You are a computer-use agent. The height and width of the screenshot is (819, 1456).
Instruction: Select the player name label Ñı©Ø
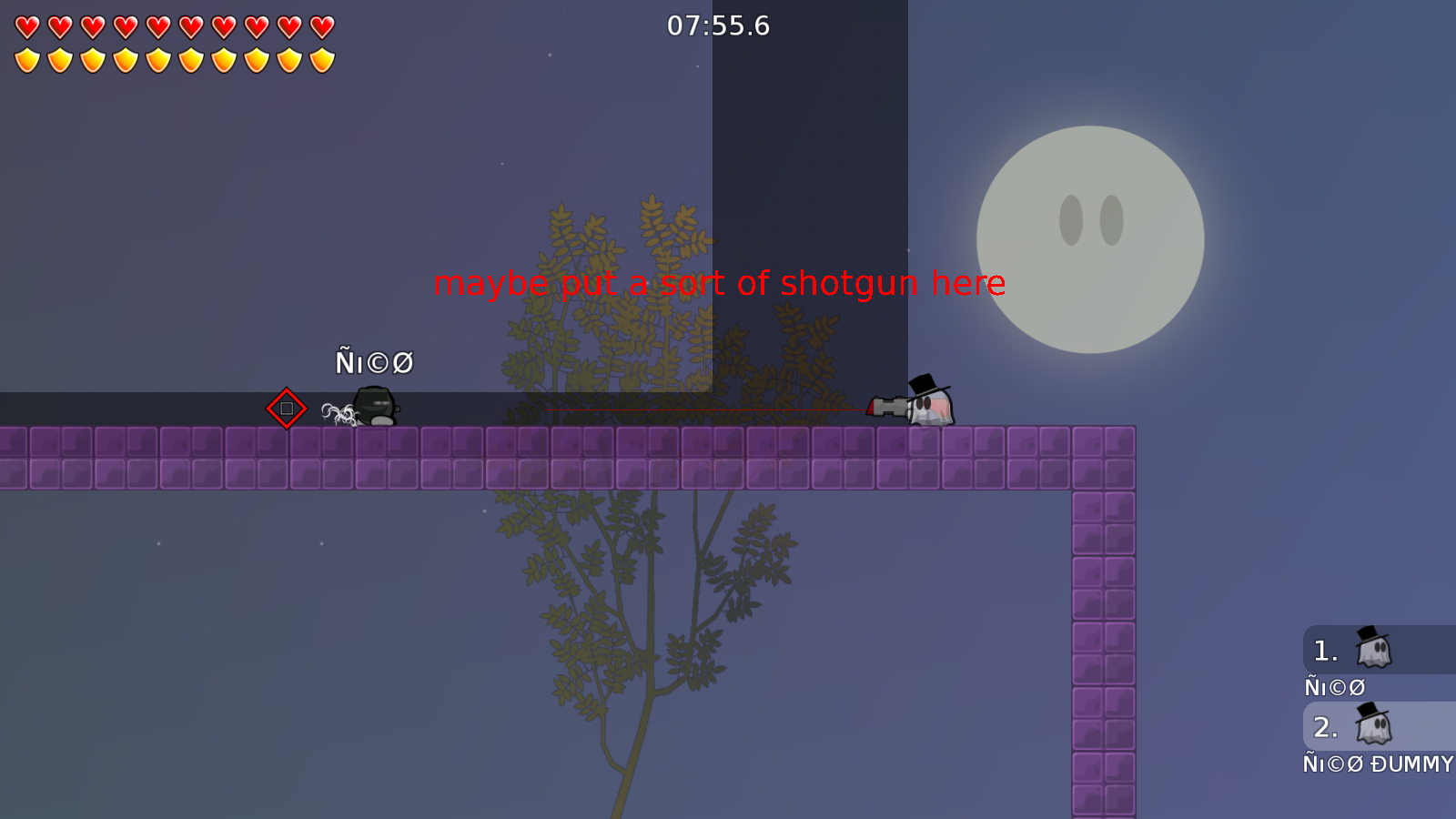pyautogui.click(x=375, y=362)
